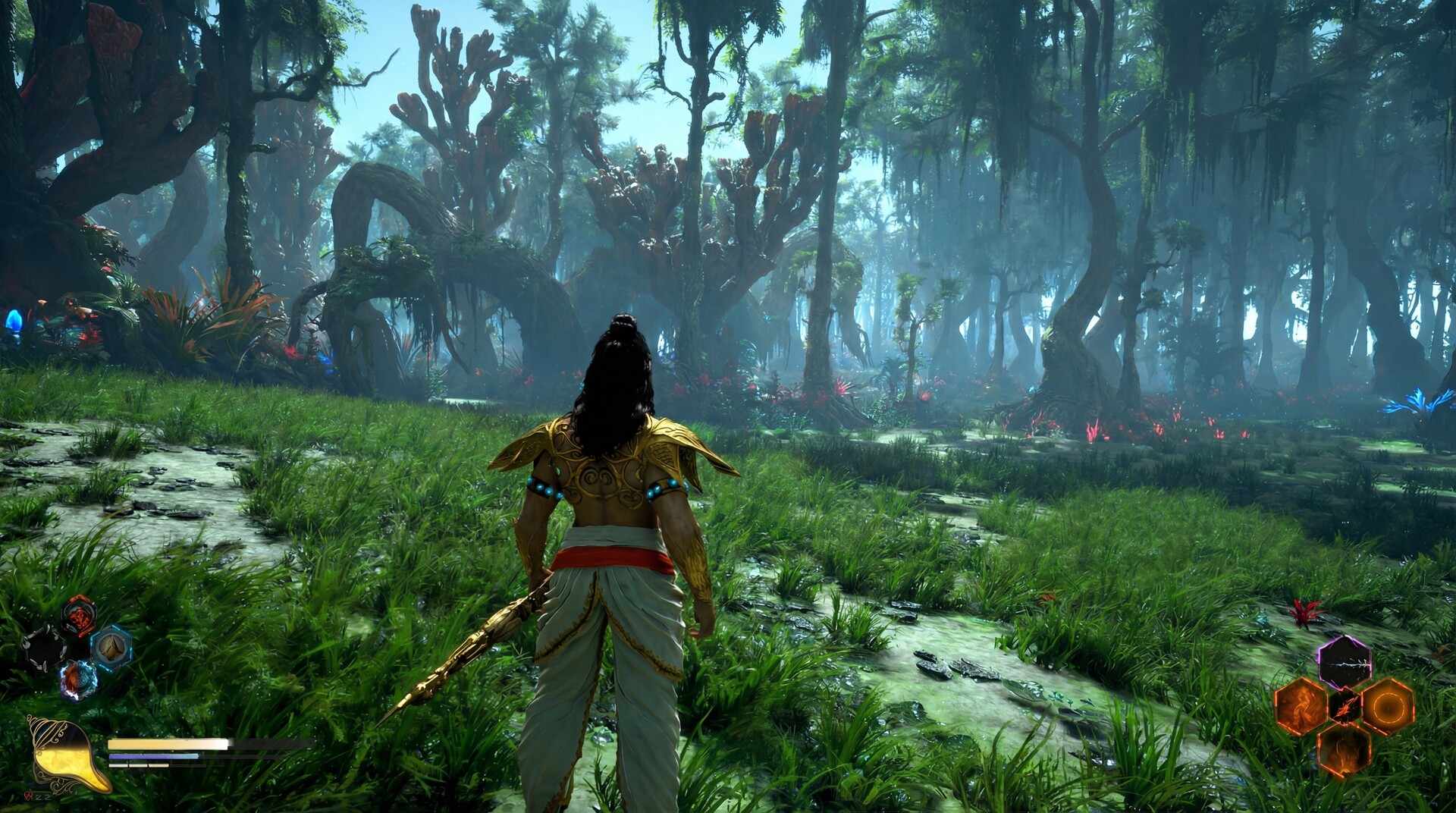Click the orange ring ability hexagon

pyautogui.click(x=1389, y=707)
